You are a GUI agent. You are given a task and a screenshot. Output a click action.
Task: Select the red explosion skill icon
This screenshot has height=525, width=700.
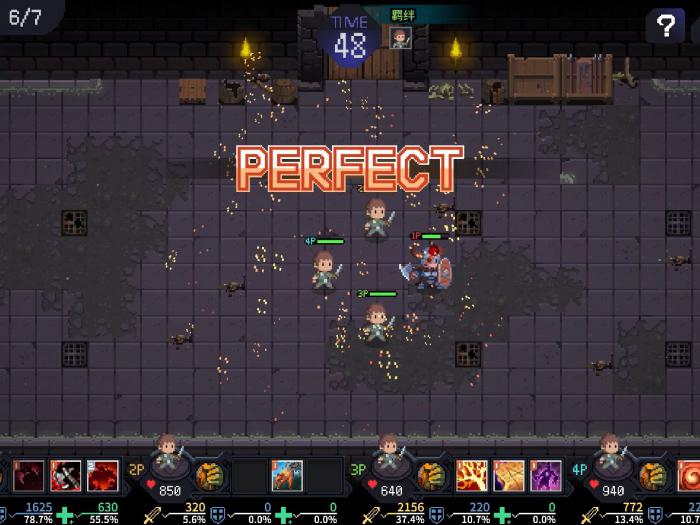[102, 474]
